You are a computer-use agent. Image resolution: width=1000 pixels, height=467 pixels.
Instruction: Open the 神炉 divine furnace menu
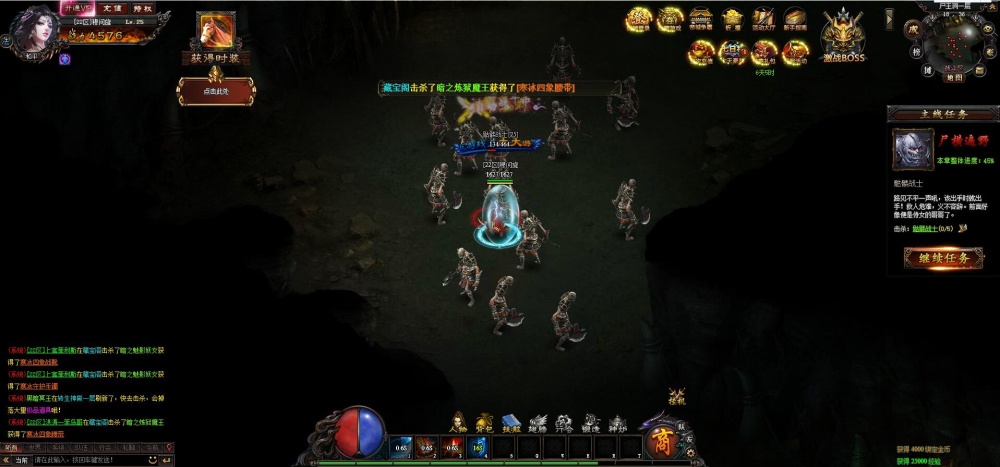pyautogui.click(x=618, y=423)
